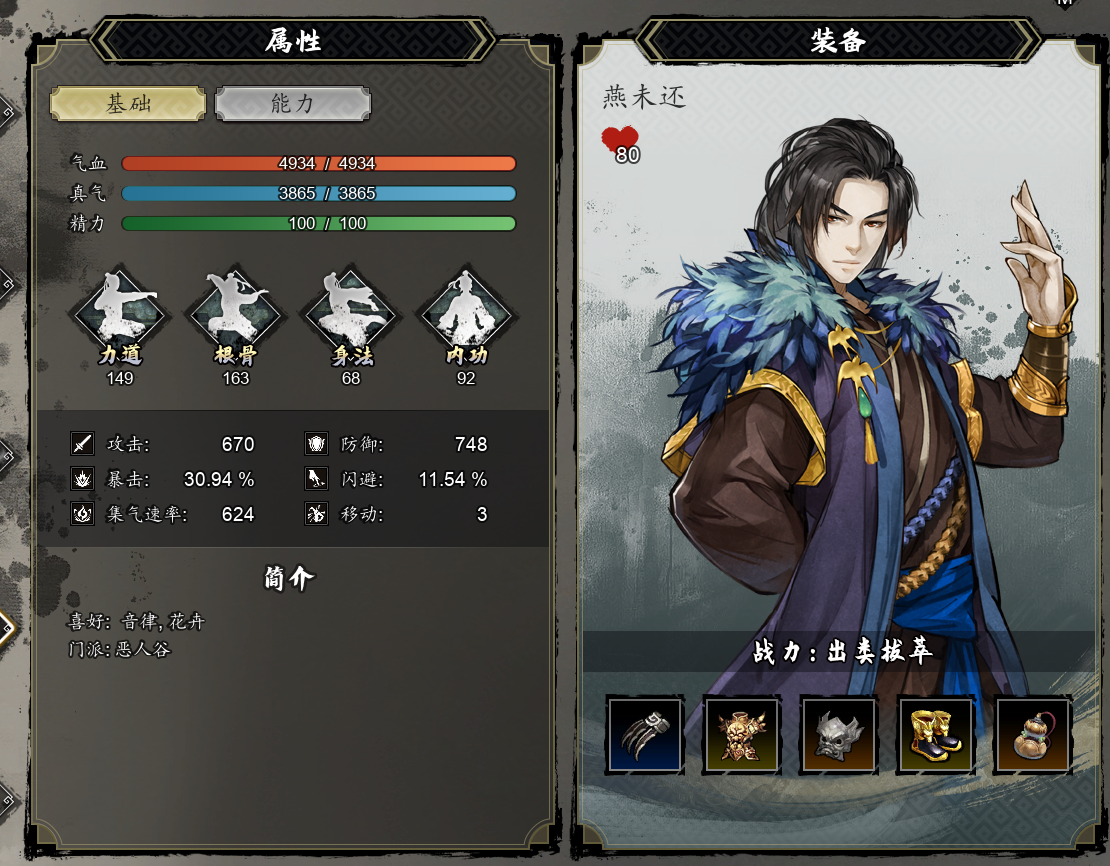Pick the gourd accessory slot
This screenshot has width=1110, height=866.
point(1032,736)
